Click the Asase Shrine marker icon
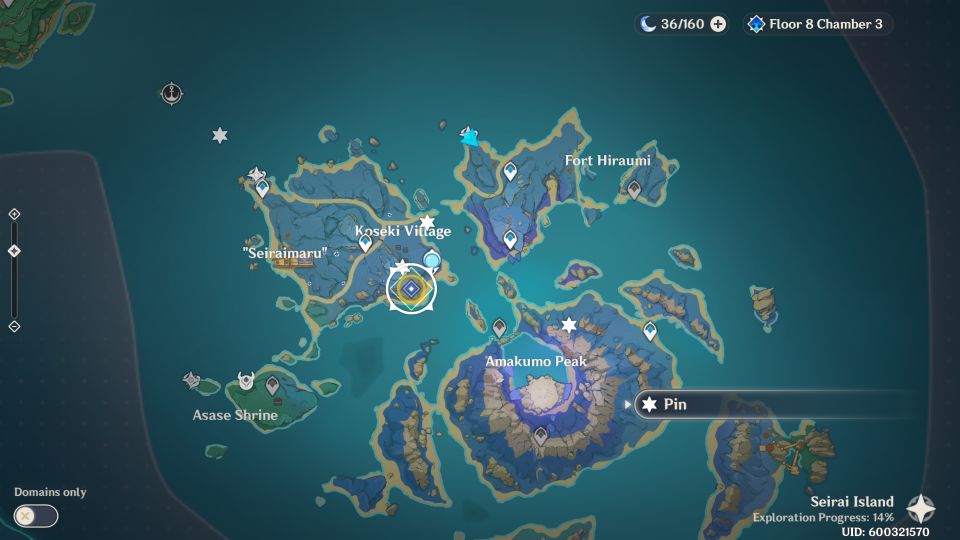 (245, 381)
